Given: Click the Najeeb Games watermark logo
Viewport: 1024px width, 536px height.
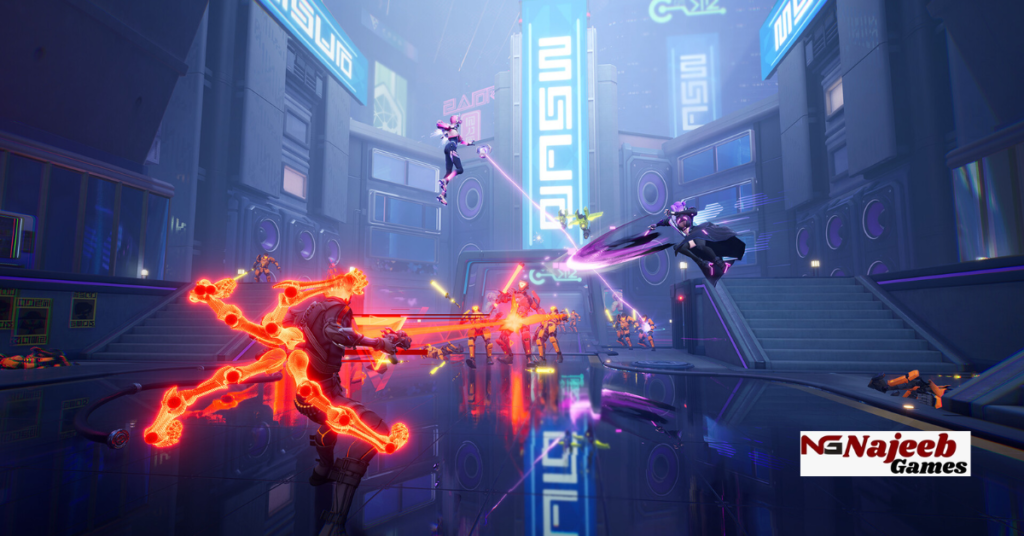Looking at the screenshot, I should tap(885, 453).
